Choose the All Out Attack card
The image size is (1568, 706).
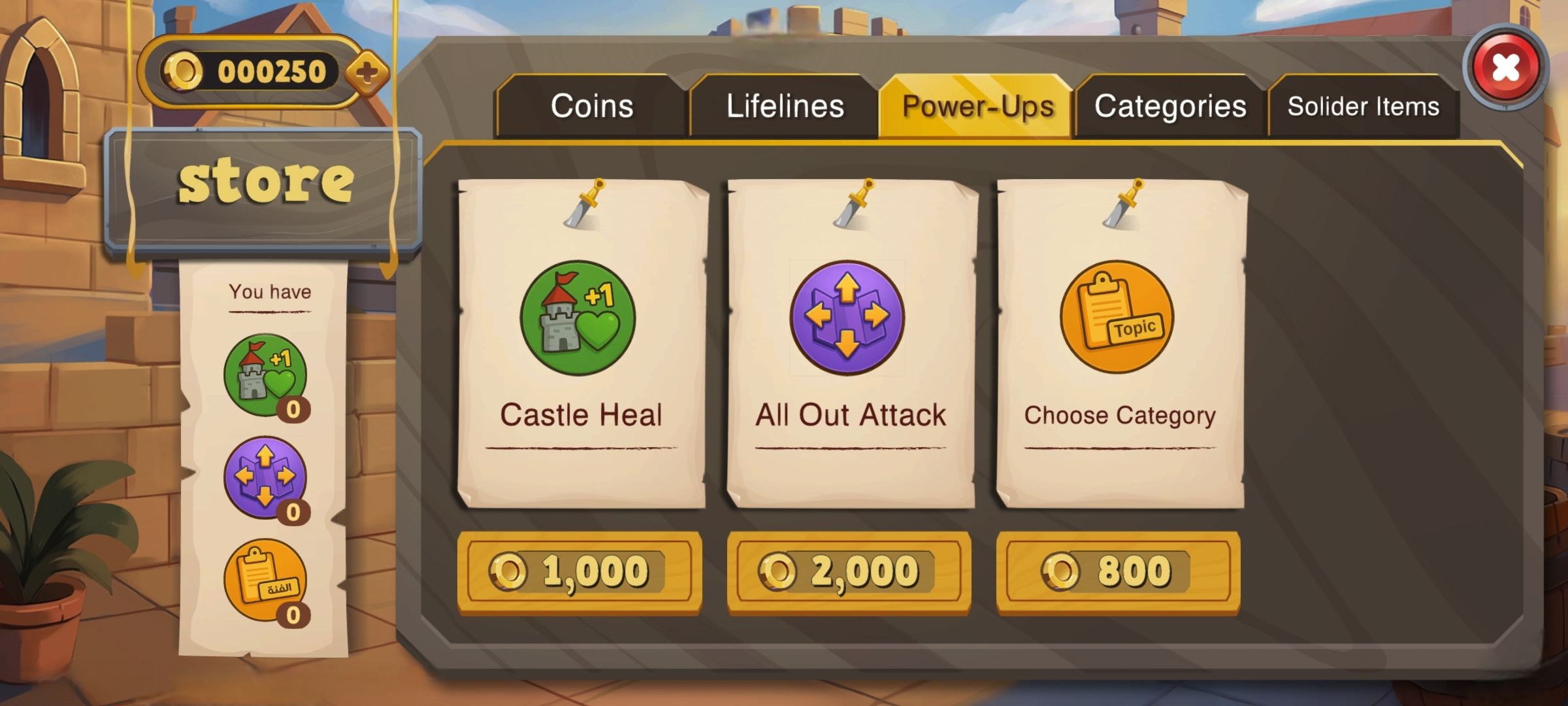(x=850, y=343)
